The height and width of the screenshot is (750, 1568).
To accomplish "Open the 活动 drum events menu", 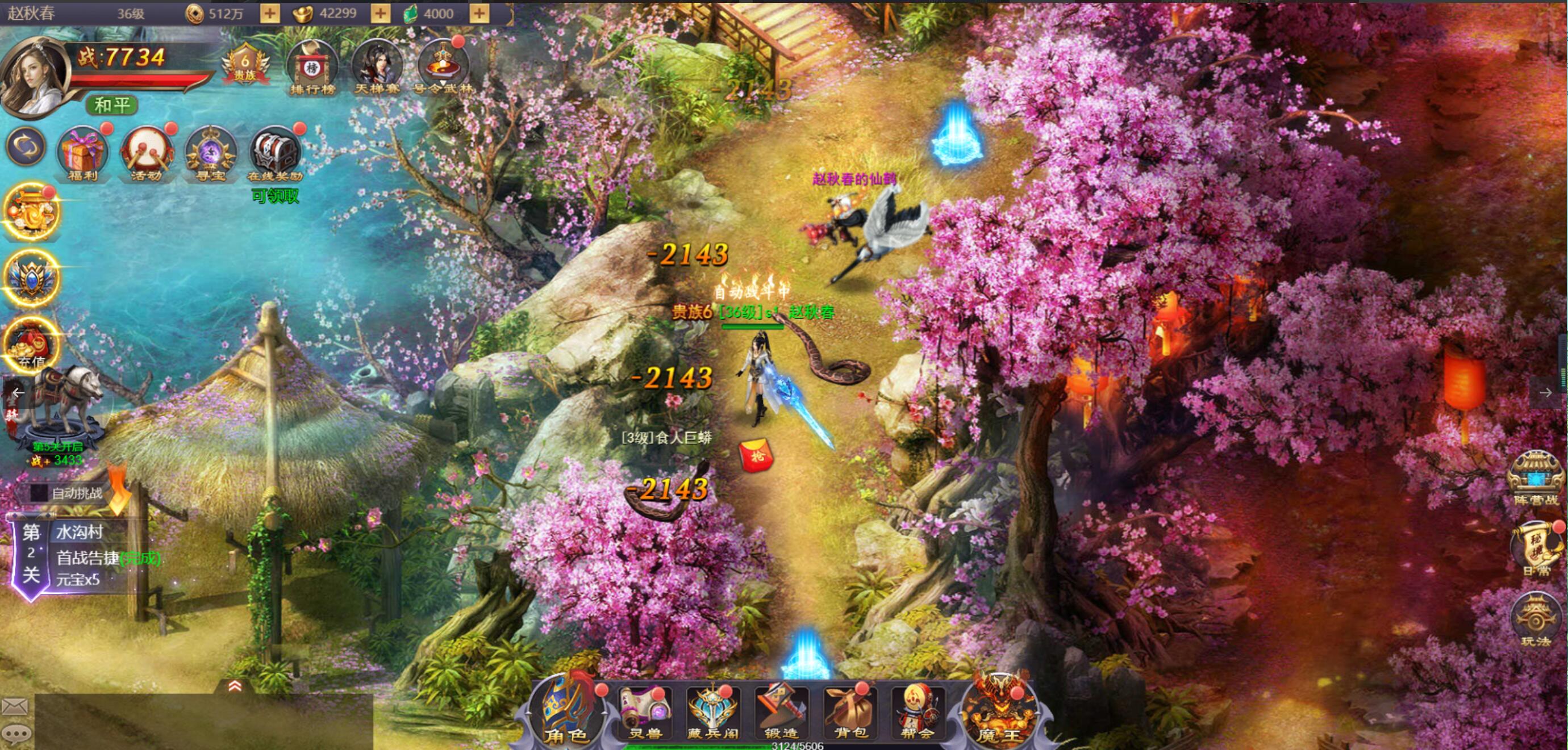I will [x=146, y=153].
